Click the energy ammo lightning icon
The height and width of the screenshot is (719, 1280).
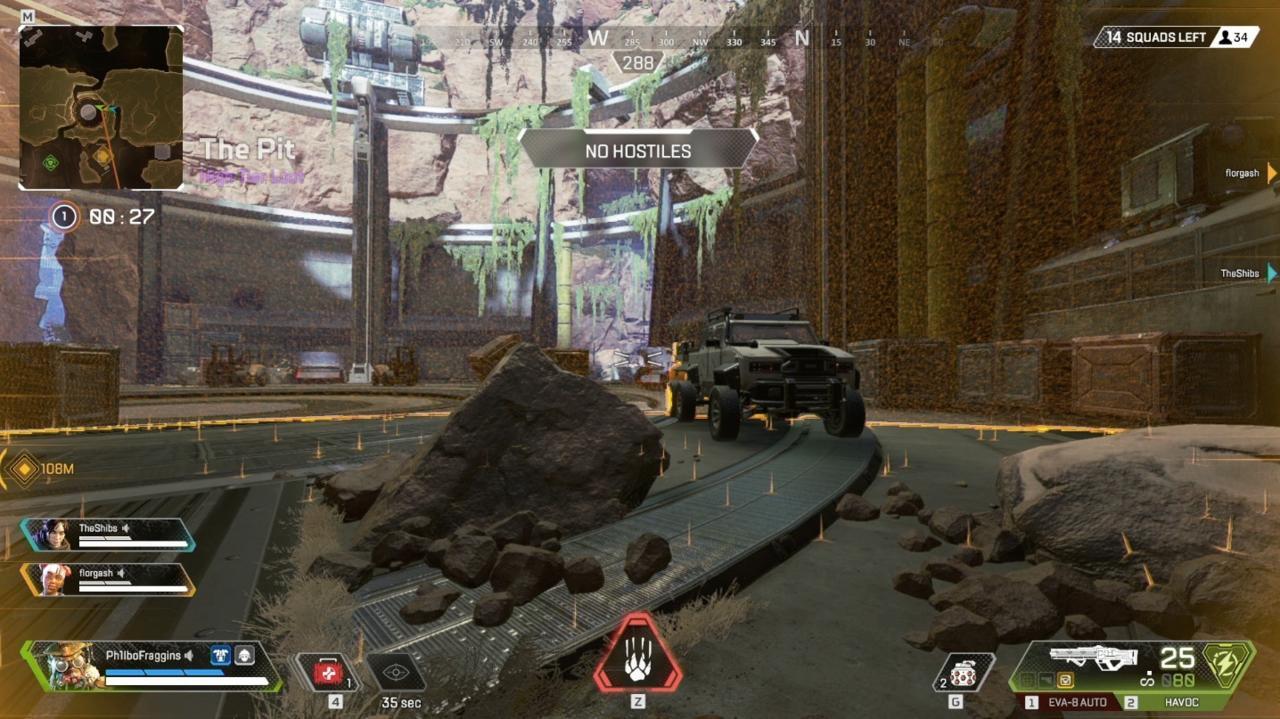click(x=1227, y=665)
